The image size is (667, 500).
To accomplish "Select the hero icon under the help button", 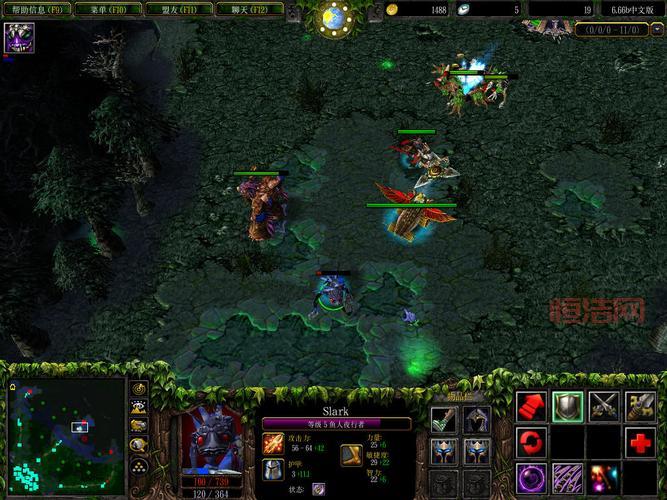I will [x=19, y=38].
